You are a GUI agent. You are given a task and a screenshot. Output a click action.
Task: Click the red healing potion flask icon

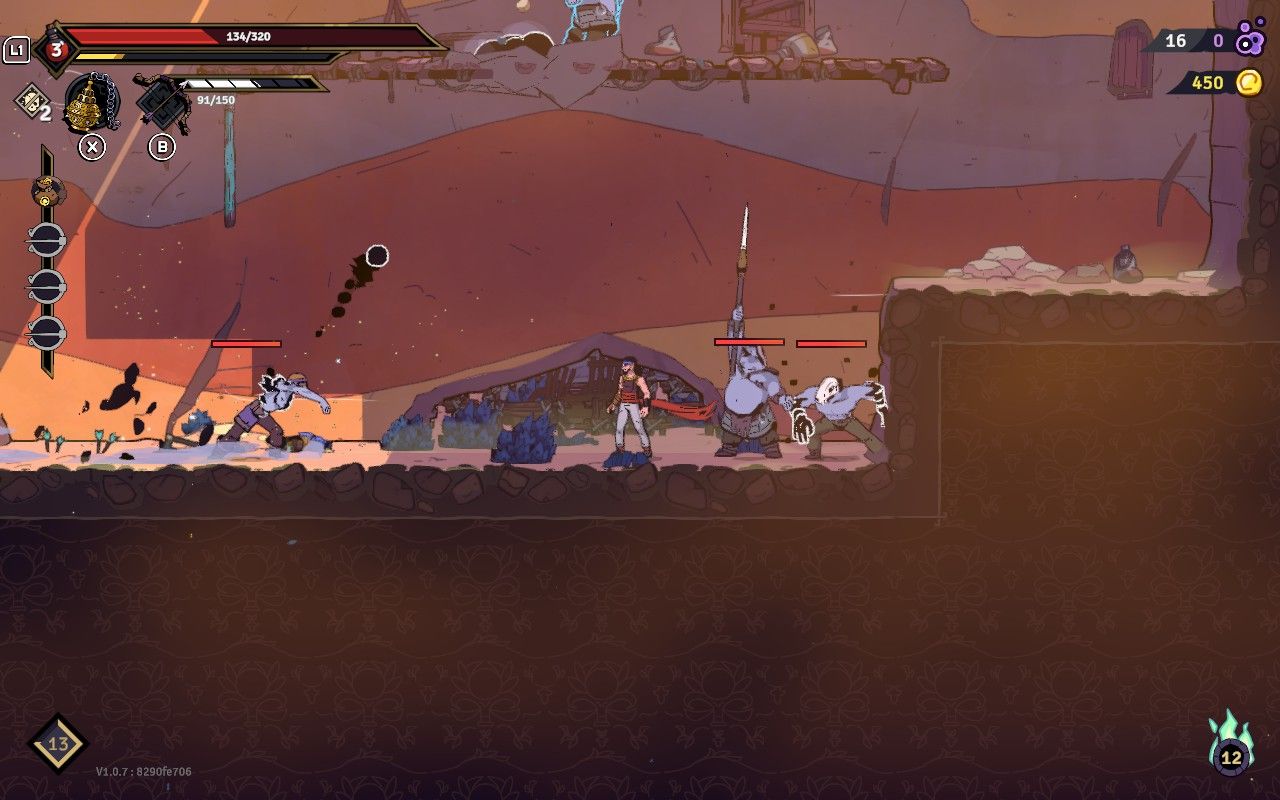click(x=56, y=48)
